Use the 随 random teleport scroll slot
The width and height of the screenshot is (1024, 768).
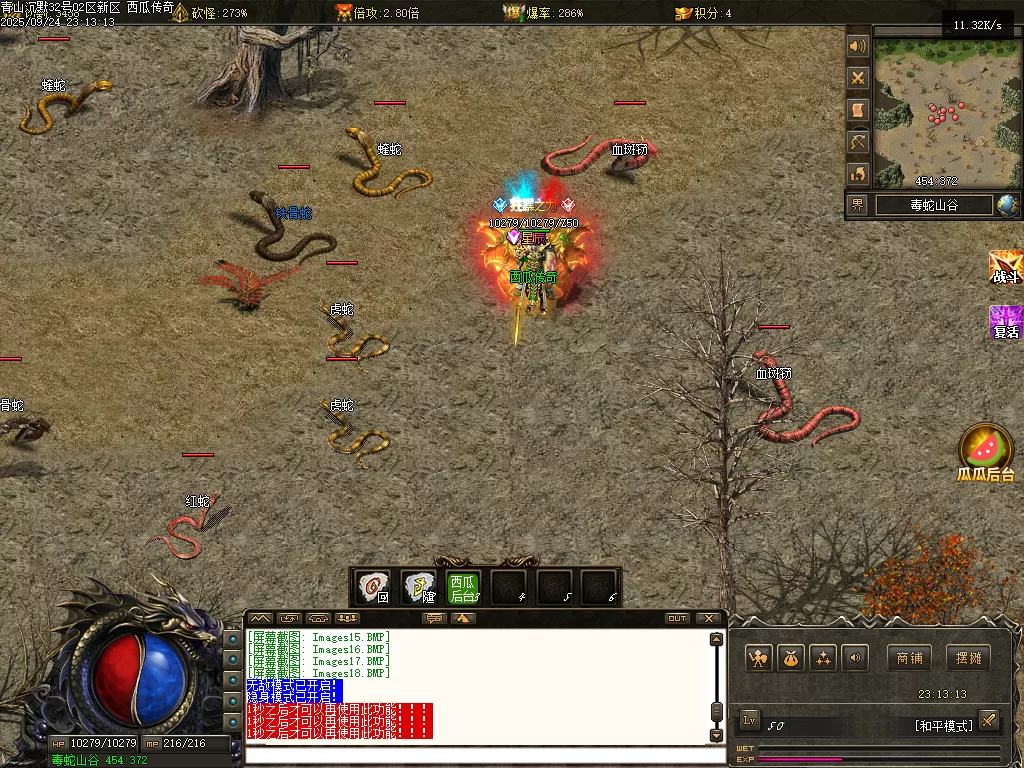pos(418,586)
